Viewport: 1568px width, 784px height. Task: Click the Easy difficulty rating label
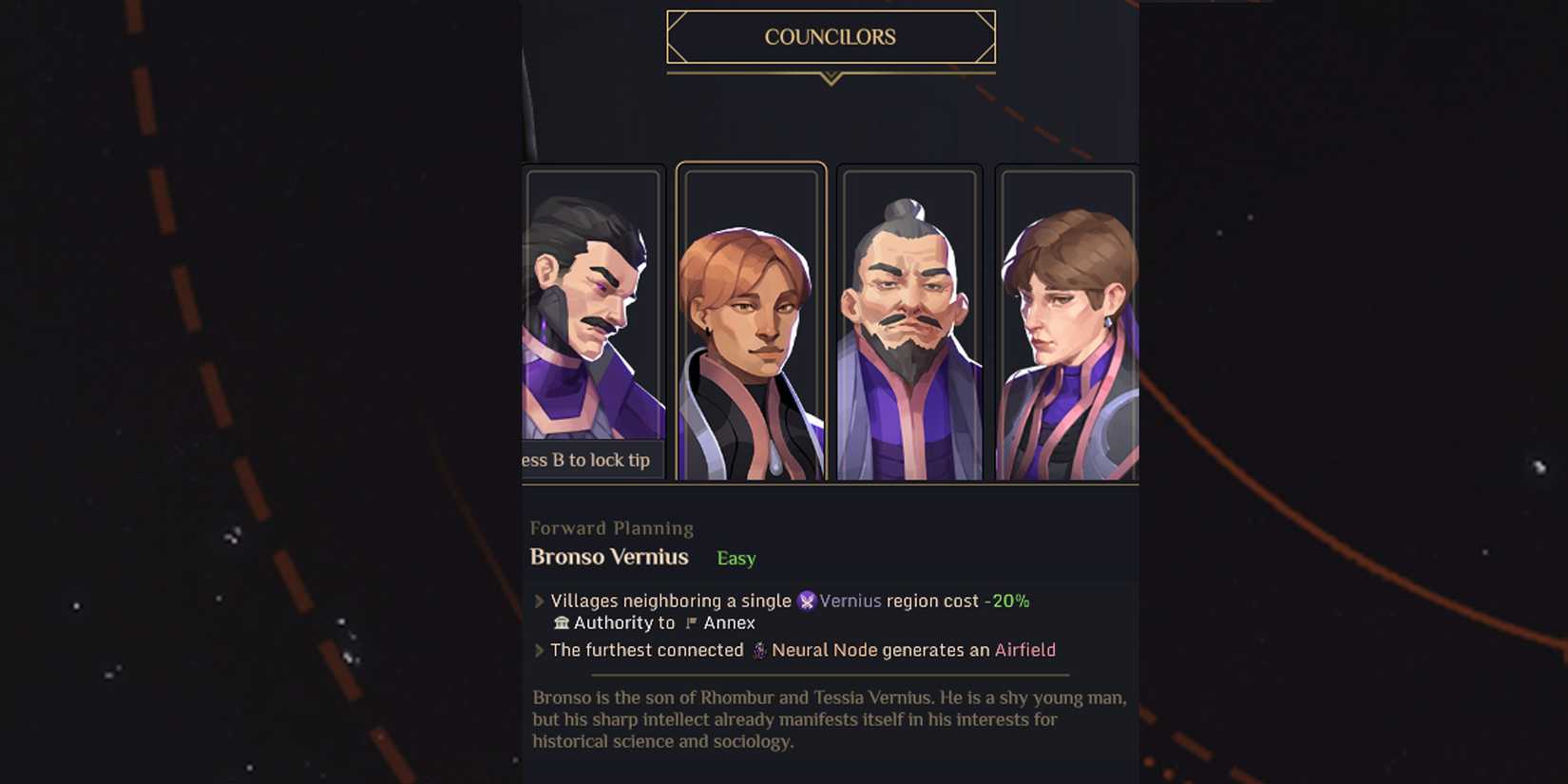[x=736, y=559]
